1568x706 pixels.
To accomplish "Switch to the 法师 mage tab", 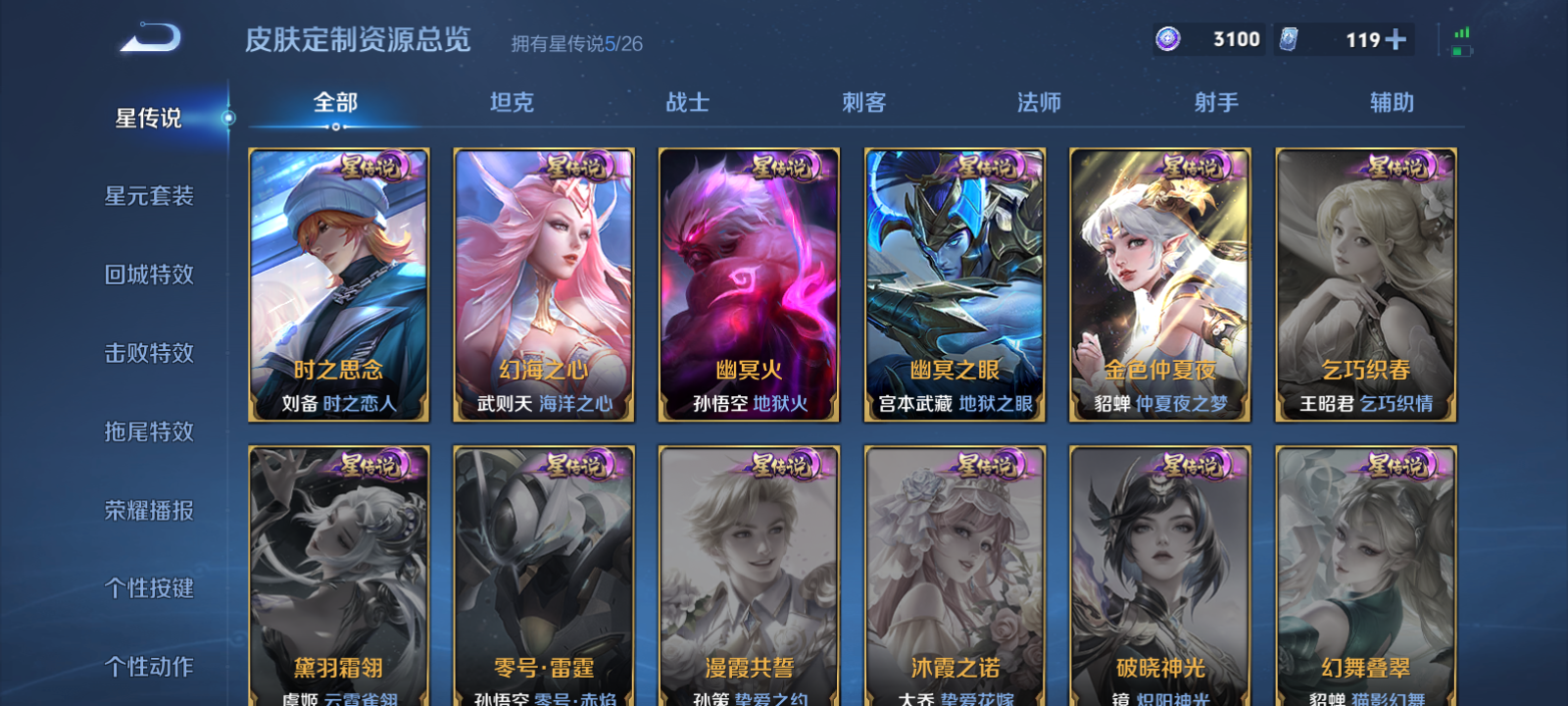I will (x=1039, y=101).
